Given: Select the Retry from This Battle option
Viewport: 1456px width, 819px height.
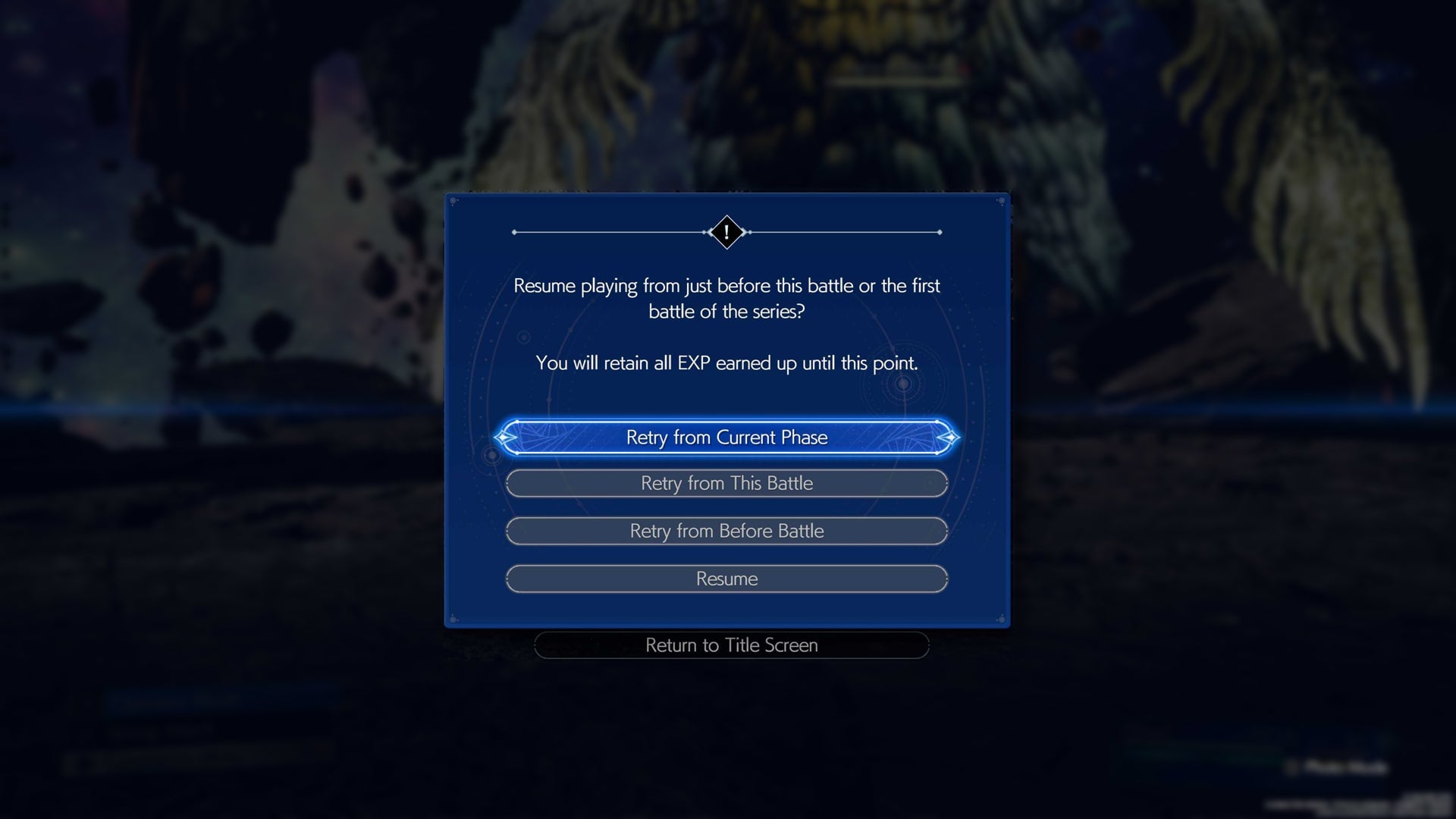Looking at the screenshot, I should pos(726,483).
